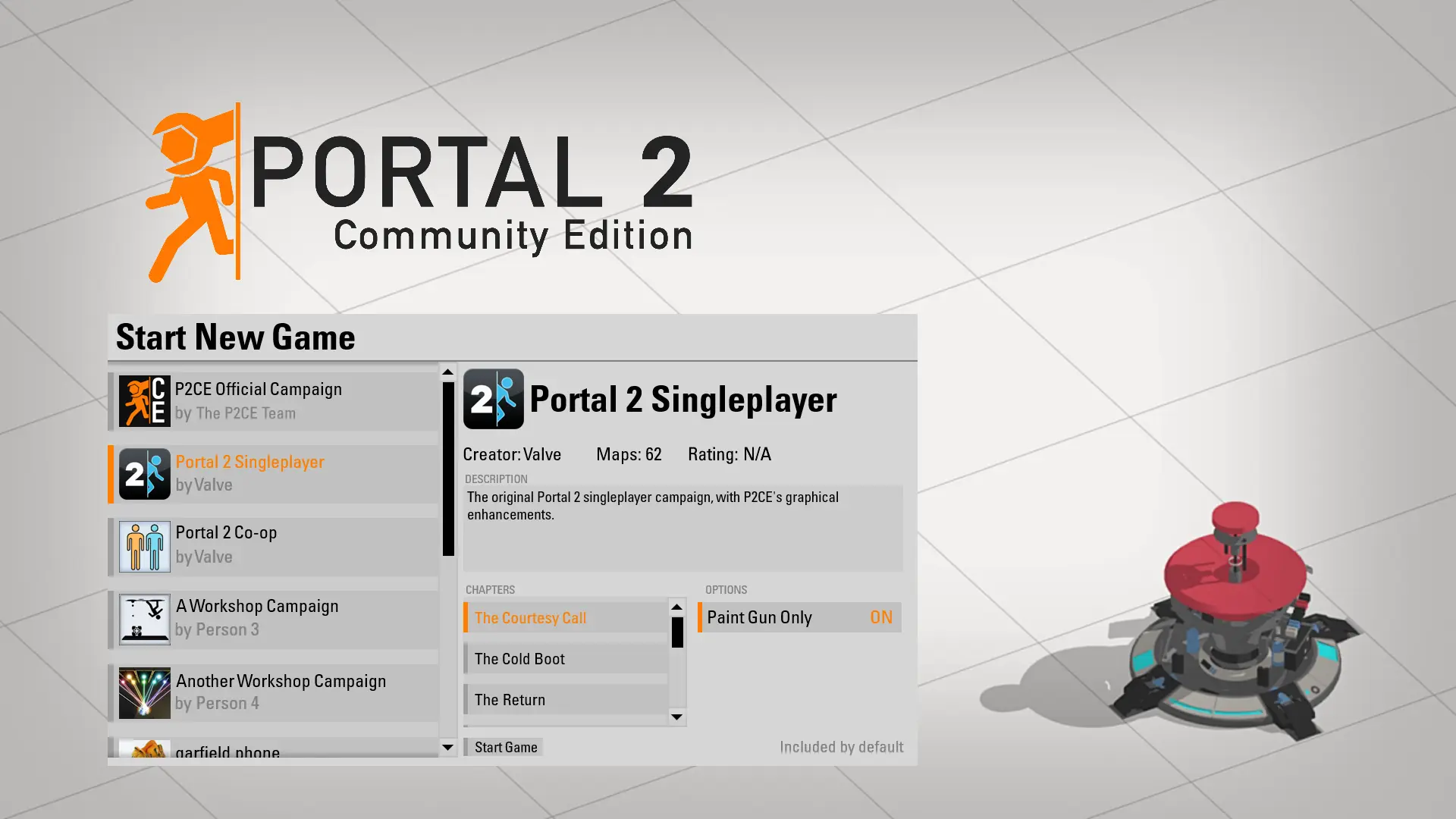Click the chapters list scroll-down arrow
Screen dimensions: 1456x819
pyautogui.click(x=676, y=717)
